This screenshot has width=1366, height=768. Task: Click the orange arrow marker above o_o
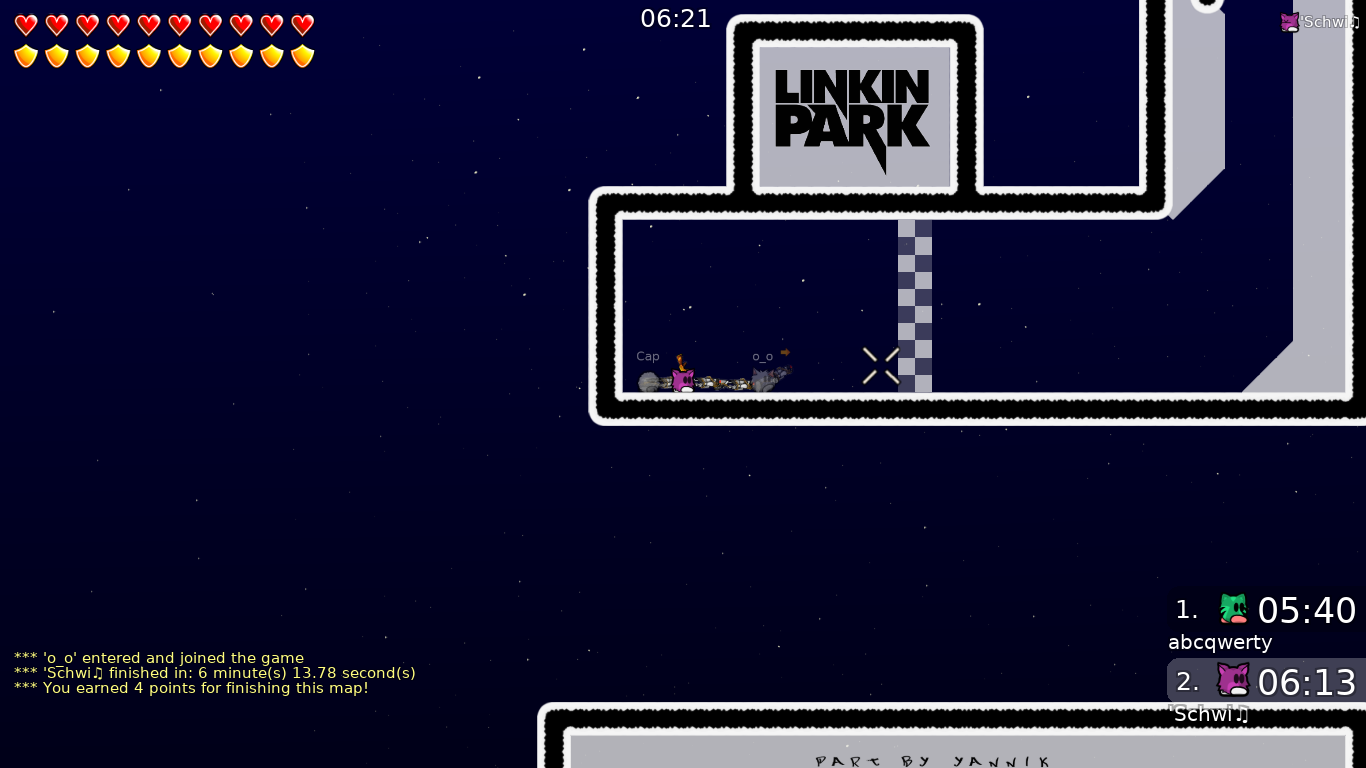point(787,352)
